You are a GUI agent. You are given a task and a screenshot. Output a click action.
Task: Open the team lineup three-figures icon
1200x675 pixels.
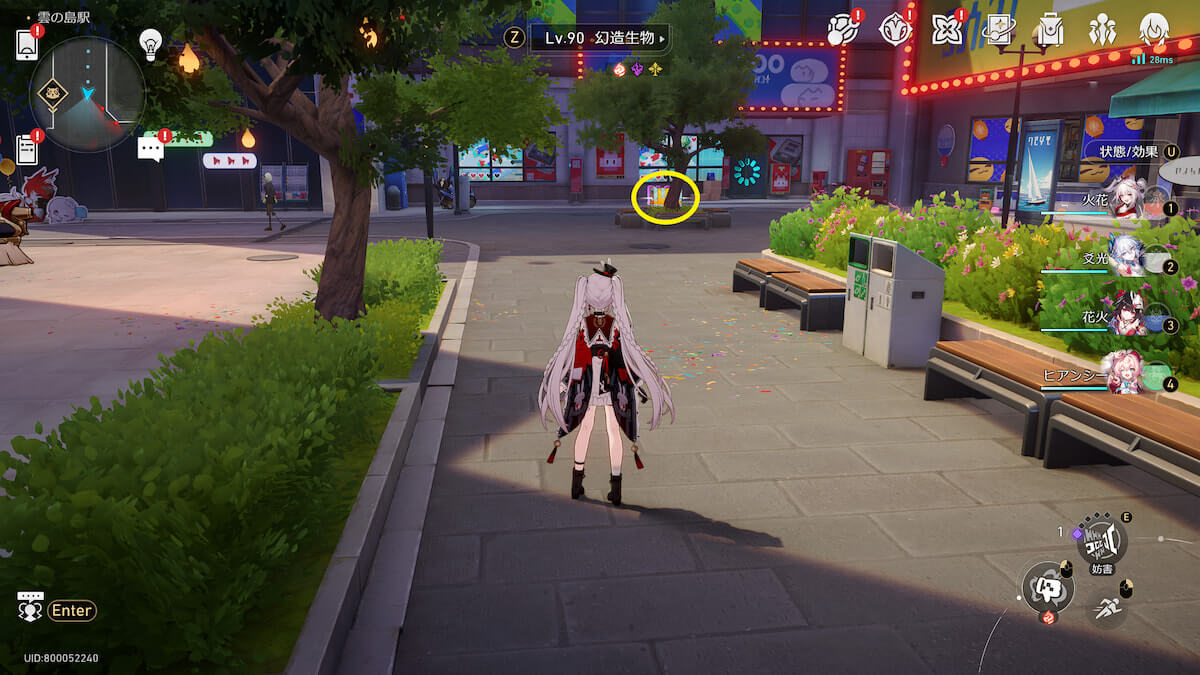1102,30
